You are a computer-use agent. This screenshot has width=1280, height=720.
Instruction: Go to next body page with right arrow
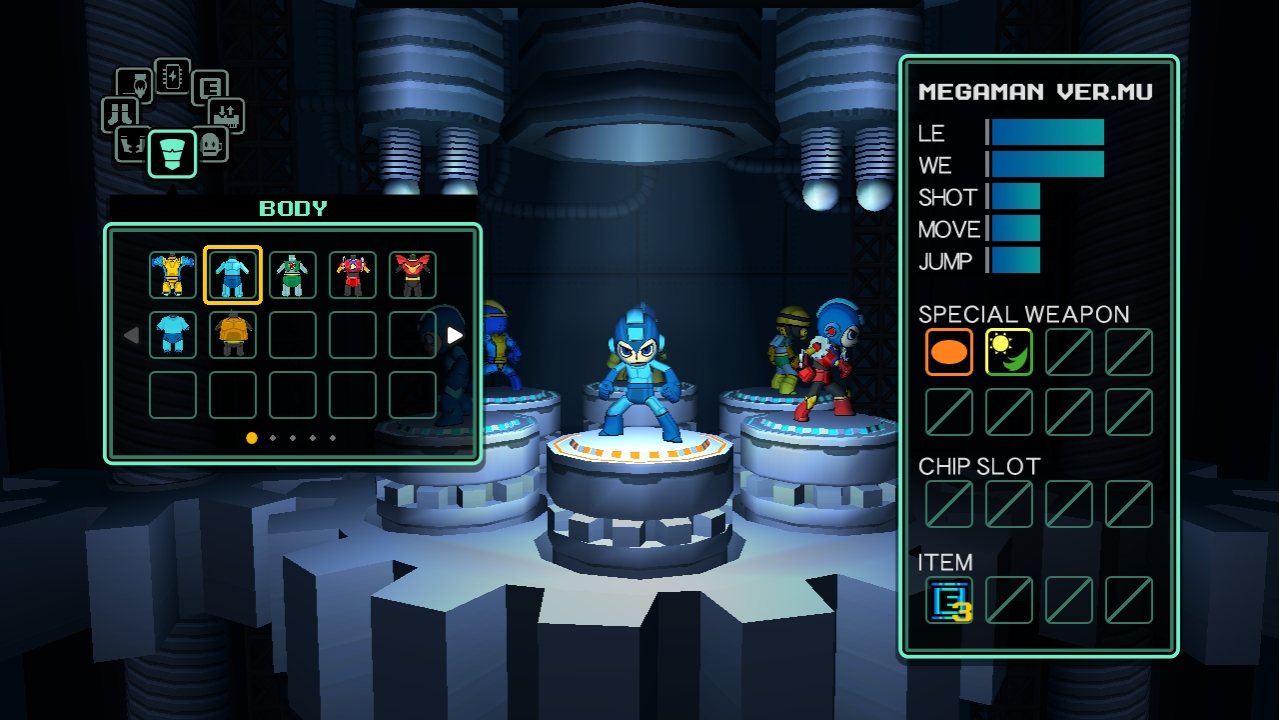coord(455,336)
